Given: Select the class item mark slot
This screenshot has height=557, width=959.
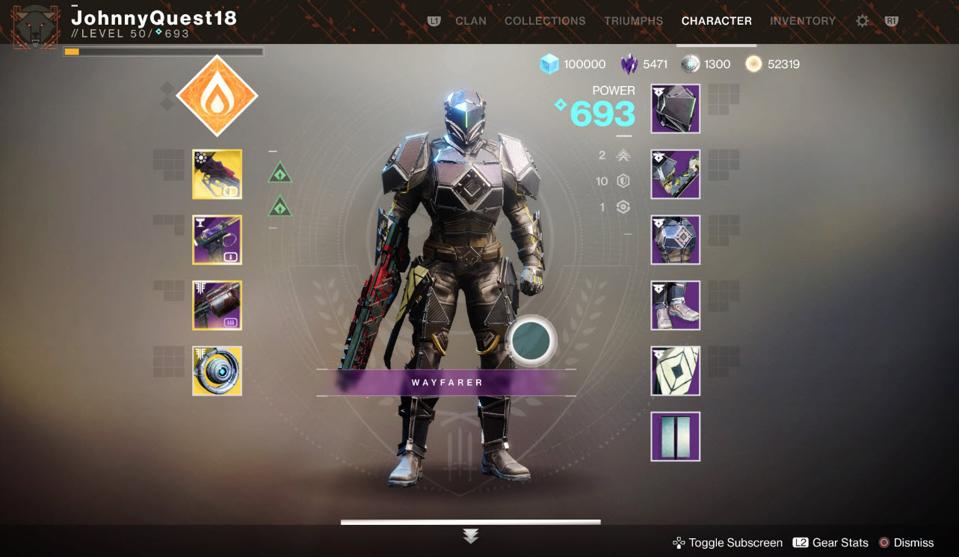Looking at the screenshot, I should pyautogui.click(x=675, y=371).
